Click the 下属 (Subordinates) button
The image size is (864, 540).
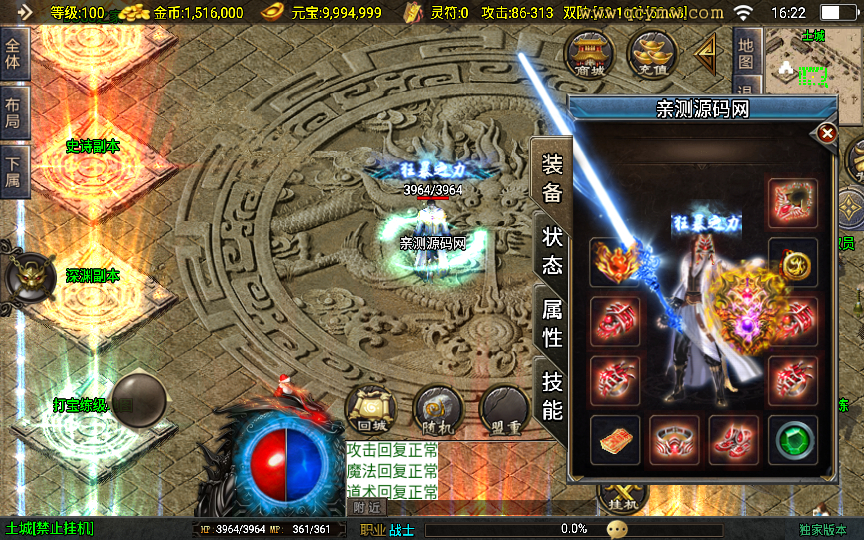tap(13, 169)
